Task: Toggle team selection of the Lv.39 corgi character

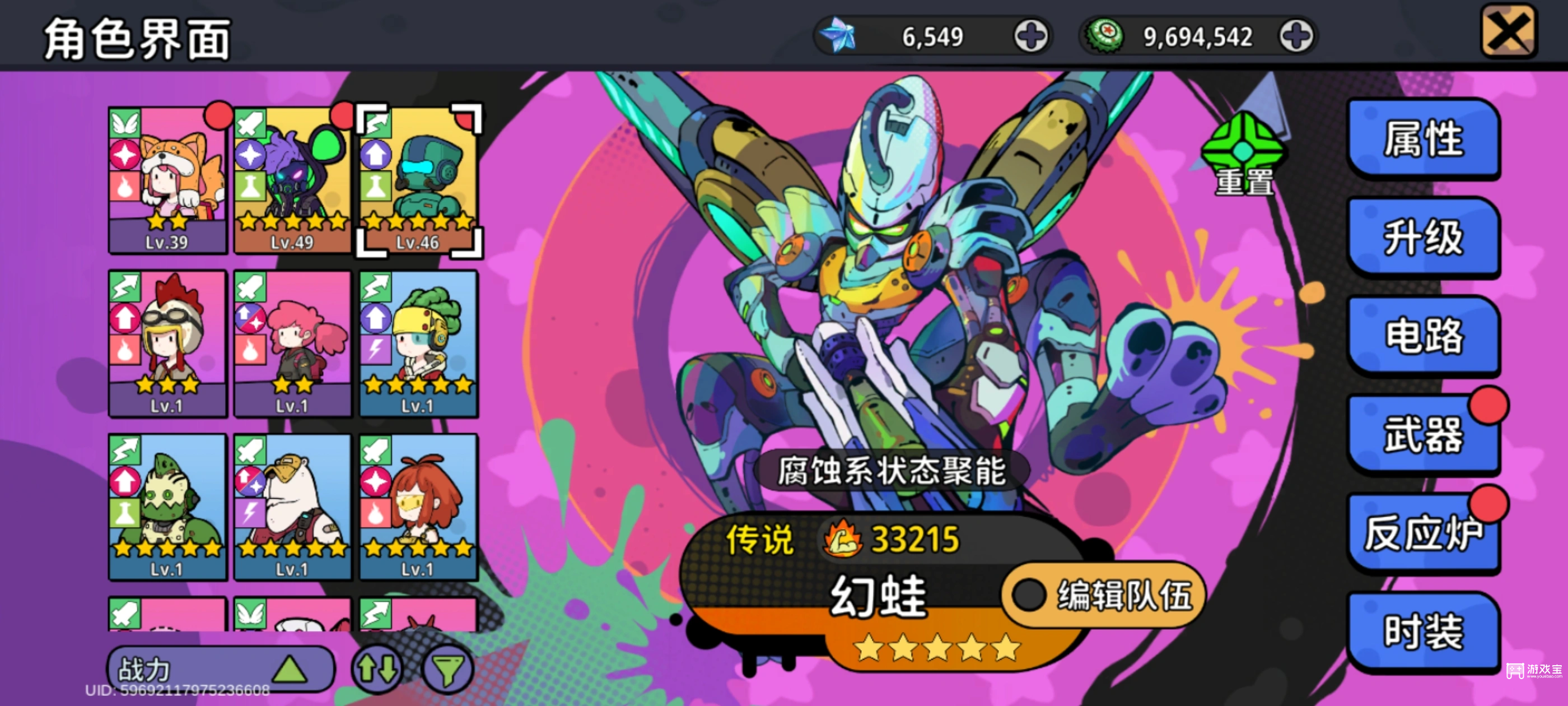Action: click(169, 176)
